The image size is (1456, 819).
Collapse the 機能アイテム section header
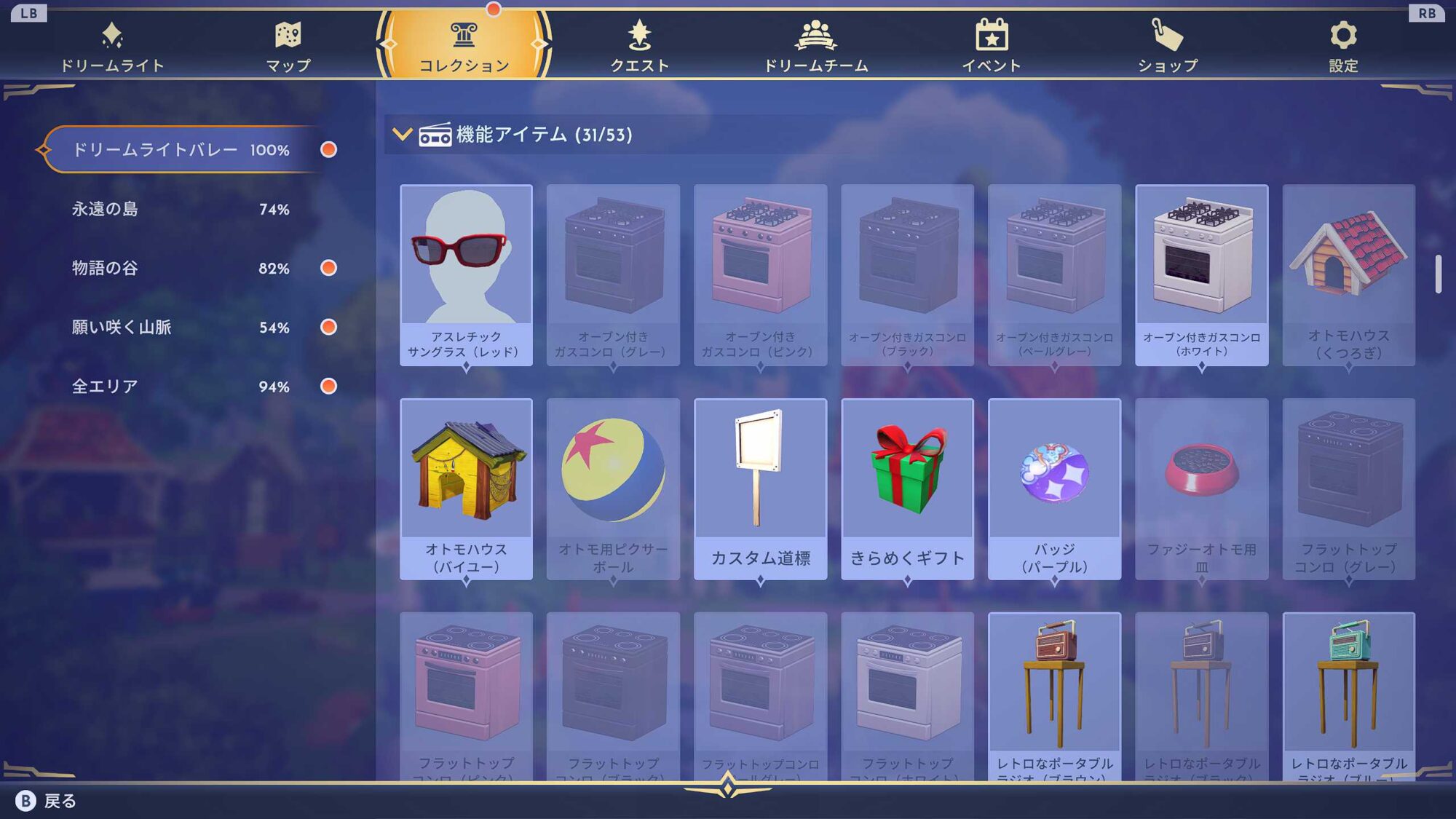(x=402, y=134)
